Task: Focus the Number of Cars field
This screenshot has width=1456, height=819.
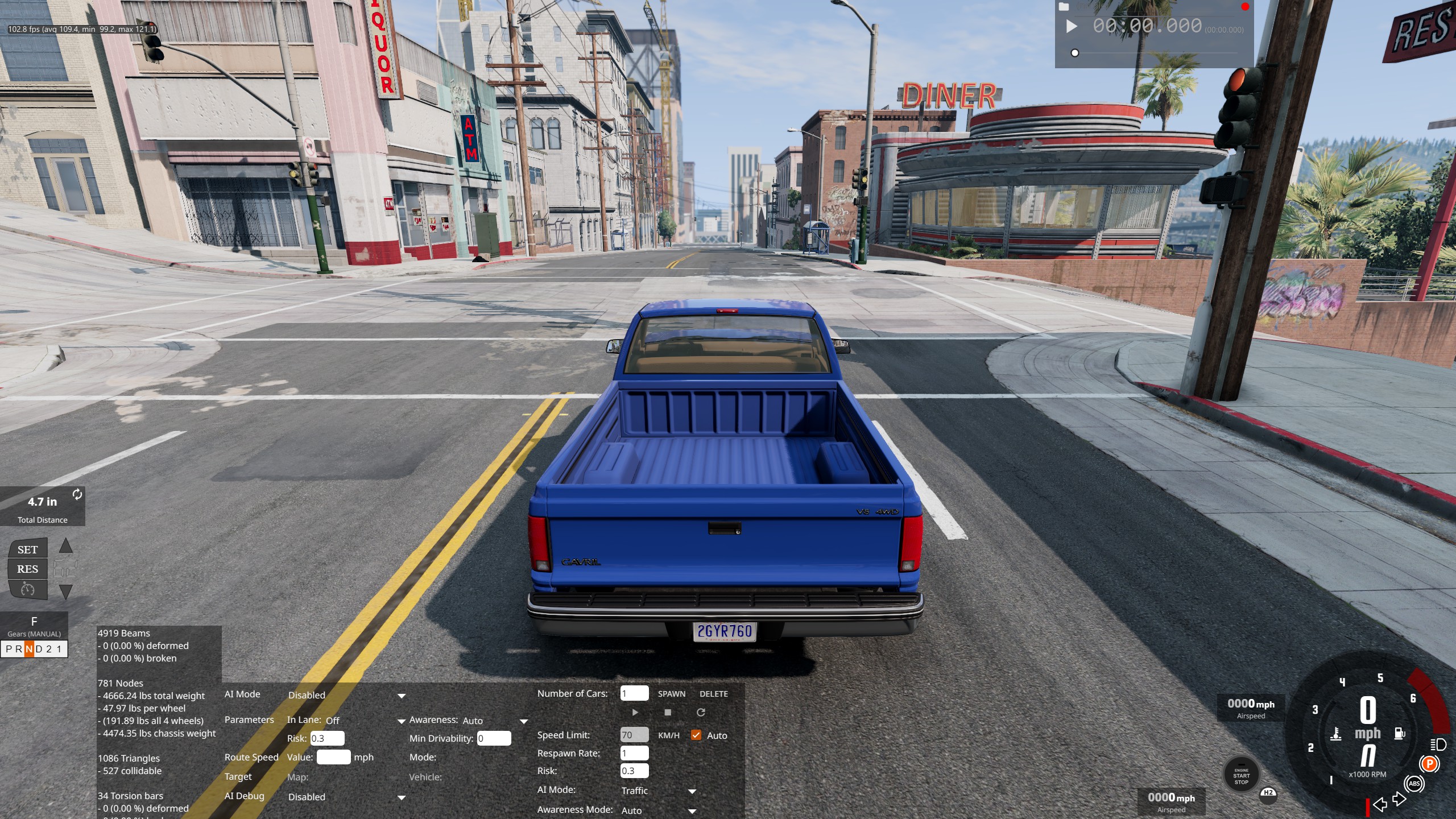Action: 634,693
